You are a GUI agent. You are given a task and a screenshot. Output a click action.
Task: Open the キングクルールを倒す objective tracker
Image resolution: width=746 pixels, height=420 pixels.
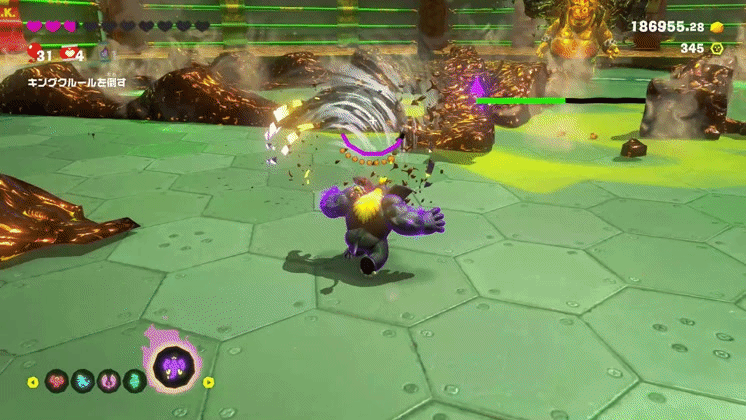point(77,82)
